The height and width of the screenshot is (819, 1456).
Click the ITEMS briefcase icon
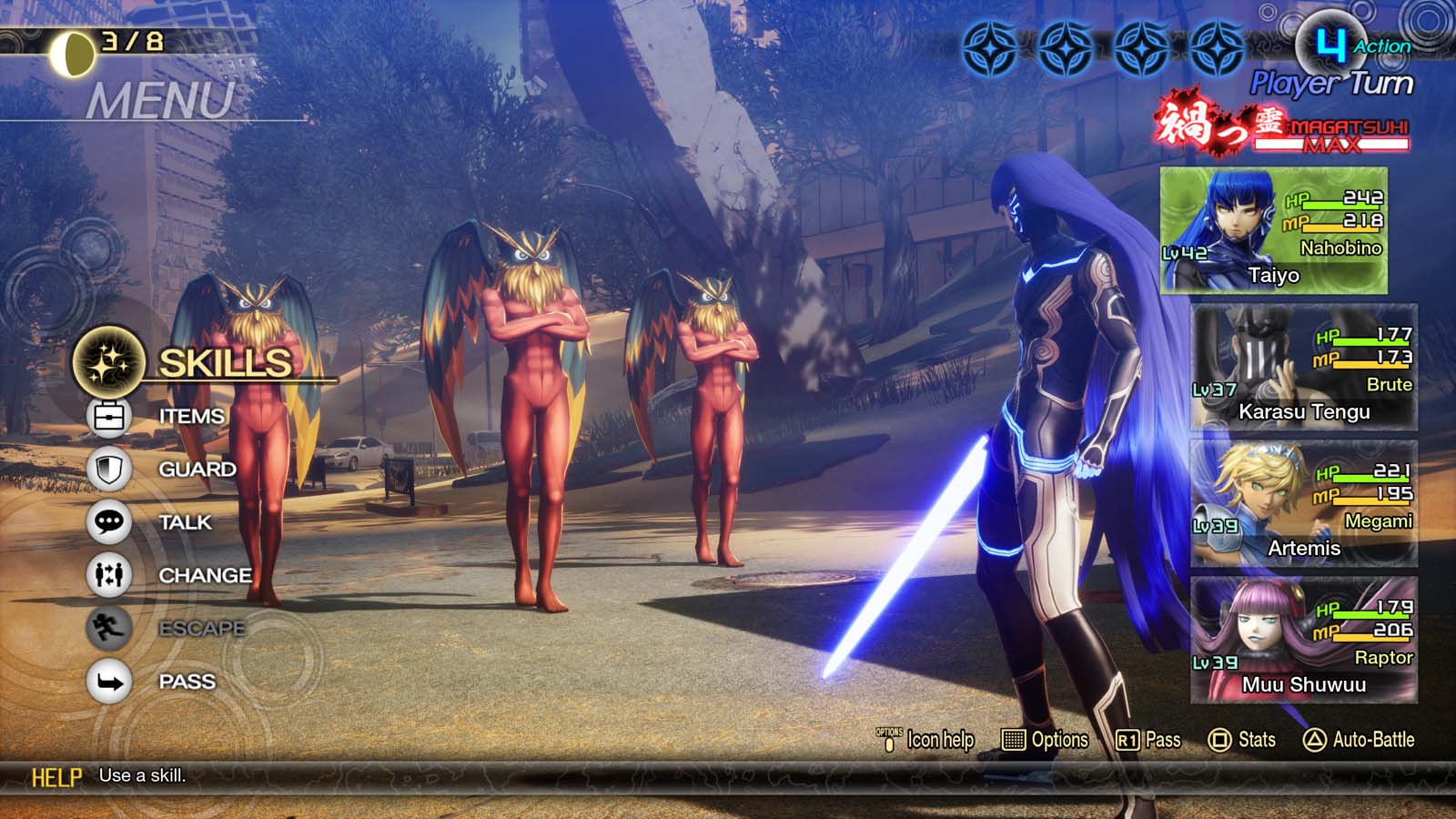coord(109,418)
